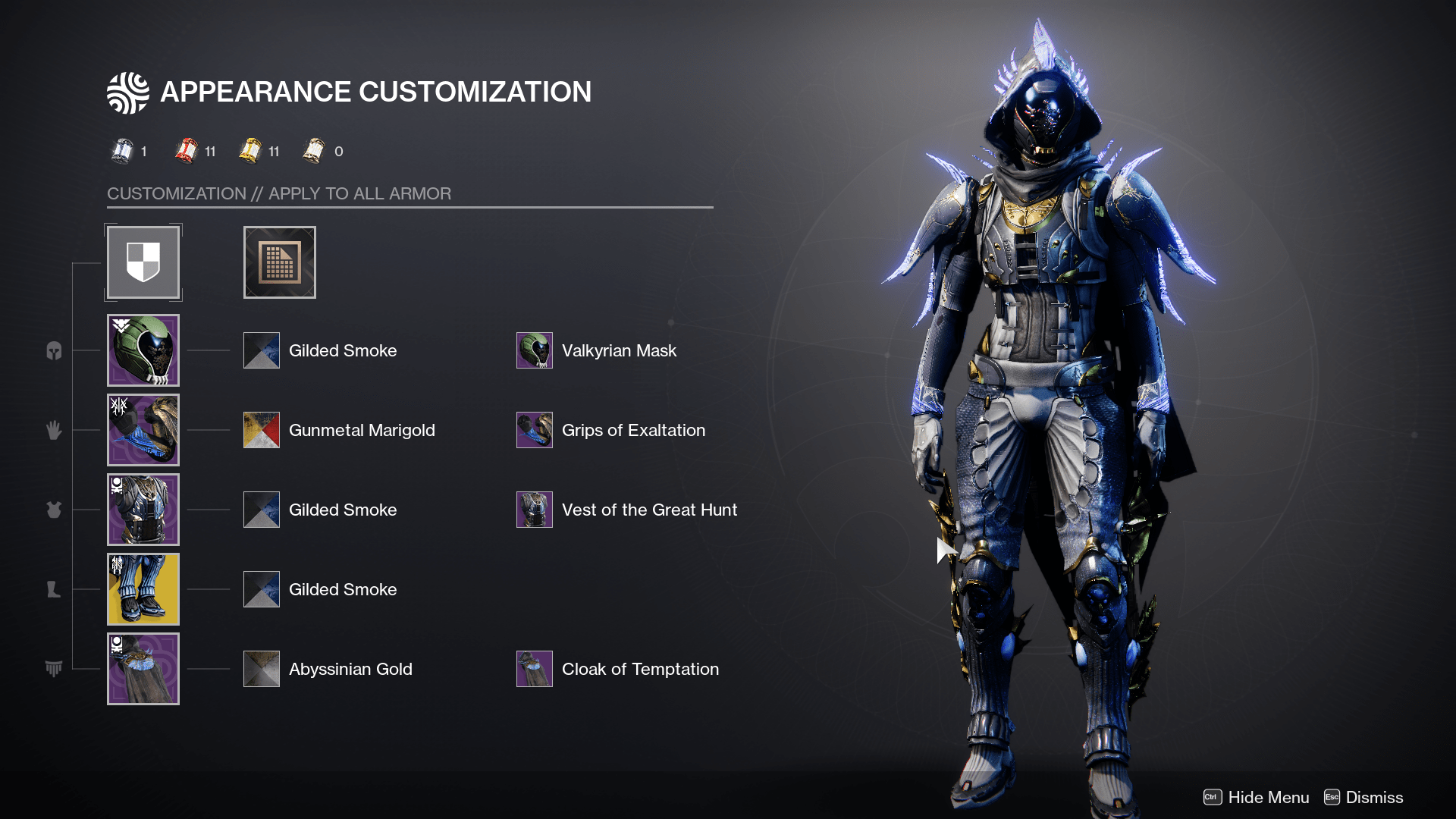
Task: Open the Grips of Exaltation ornament
Action: click(x=535, y=430)
